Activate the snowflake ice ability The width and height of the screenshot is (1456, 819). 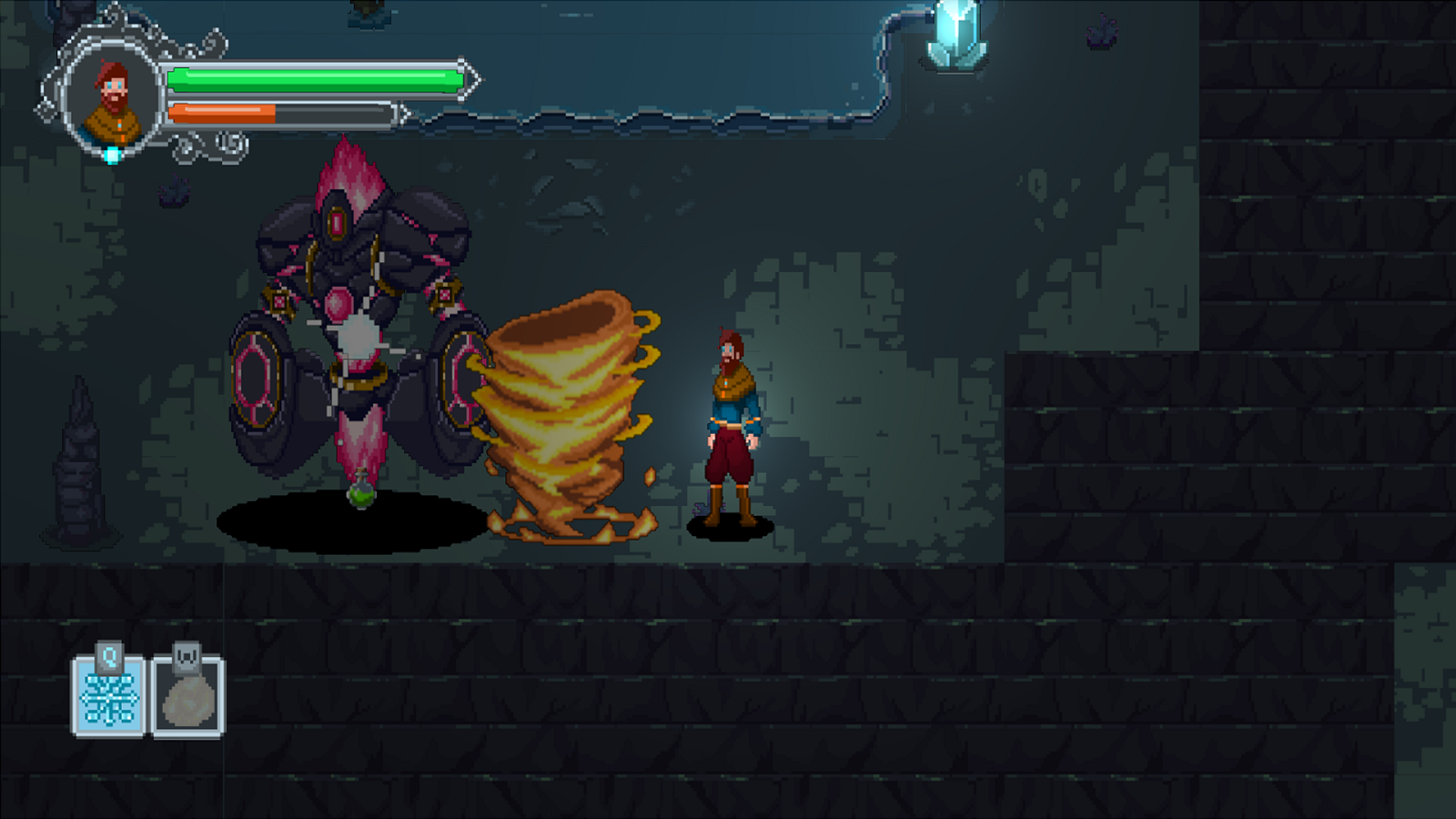coord(109,695)
